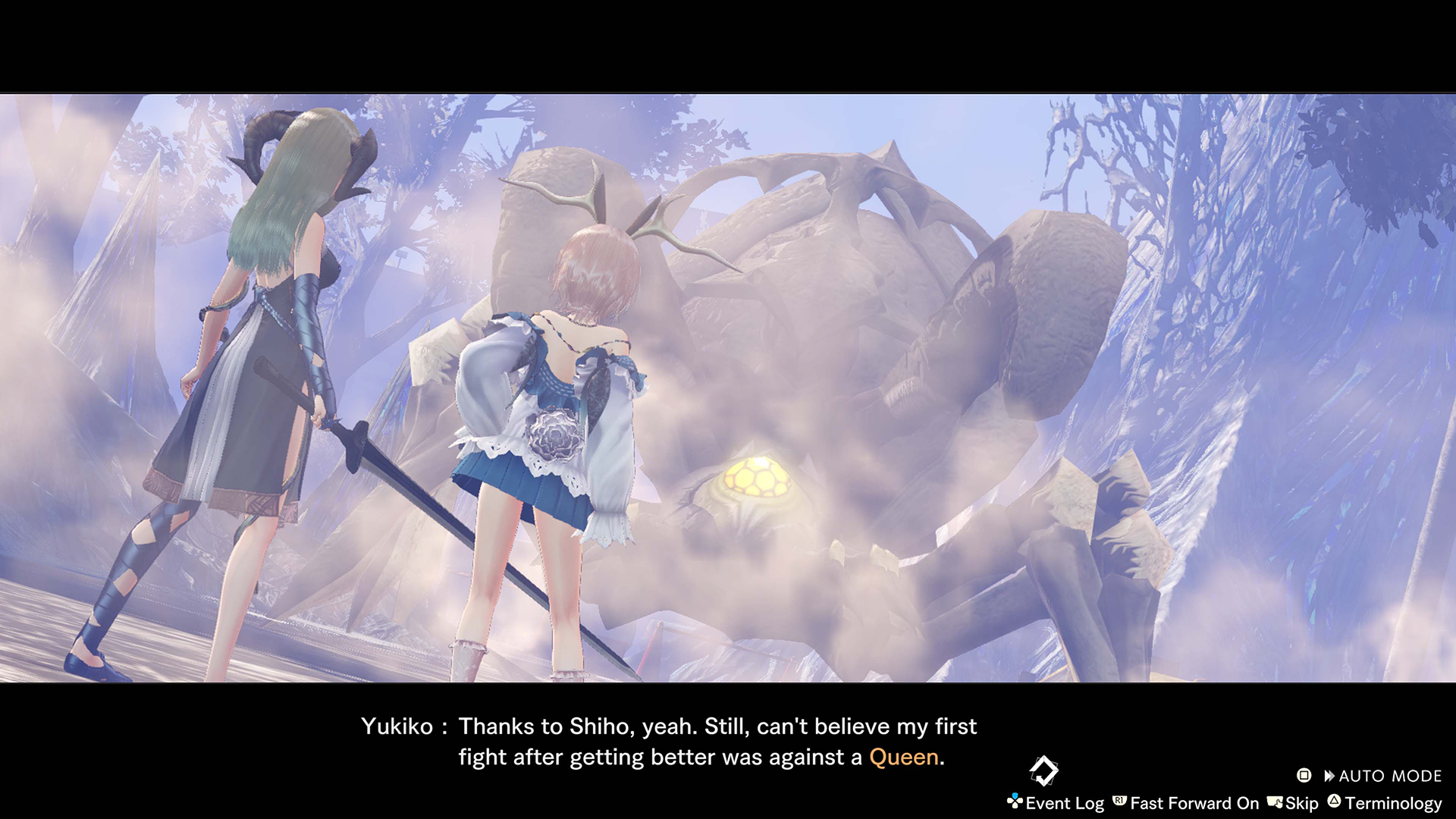
Task: Advance dialogue with the diamond indicator
Action: point(1043,770)
